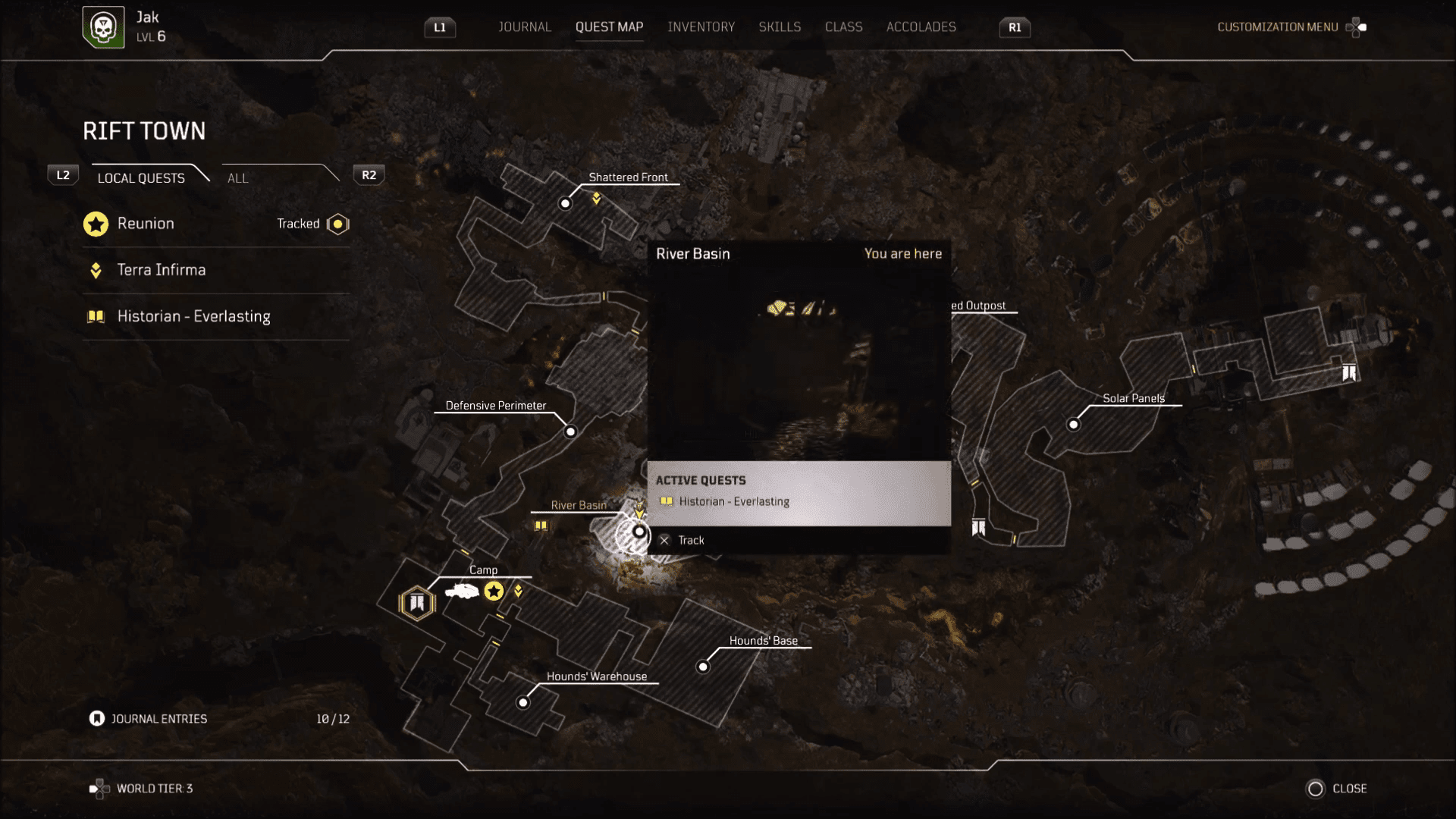Toggle the Tracked hexagon indicator for Reunion

(337, 224)
